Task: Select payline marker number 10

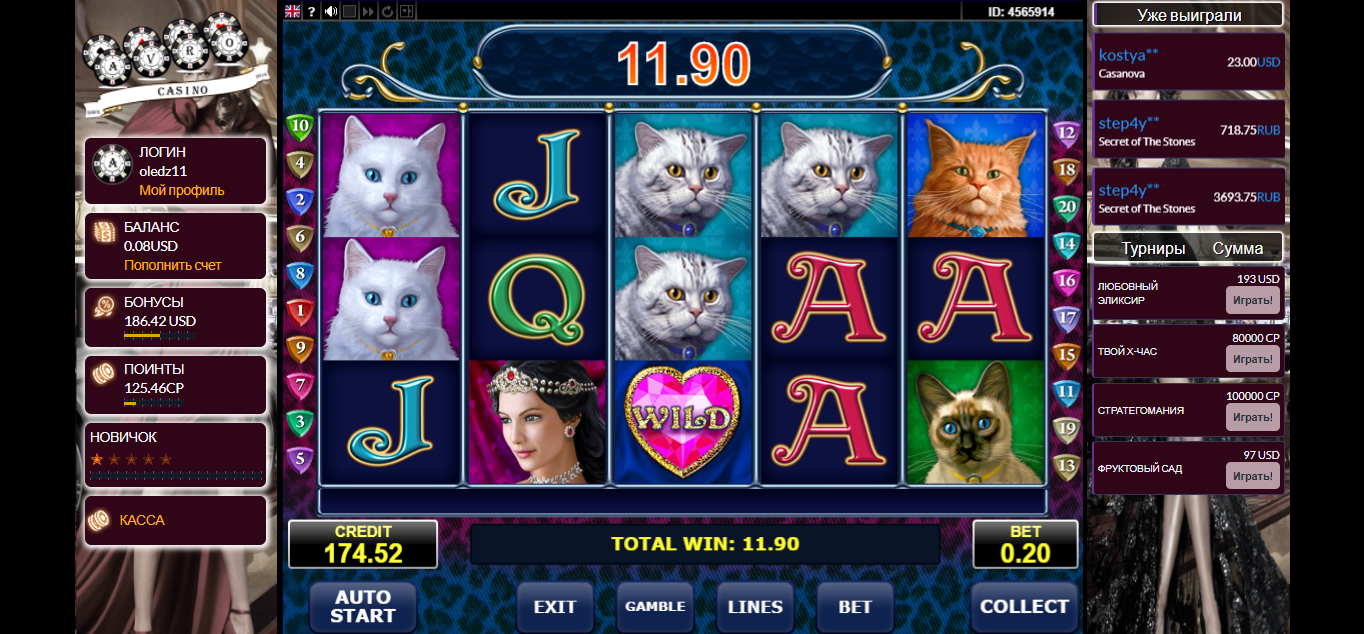Action: click(x=300, y=127)
